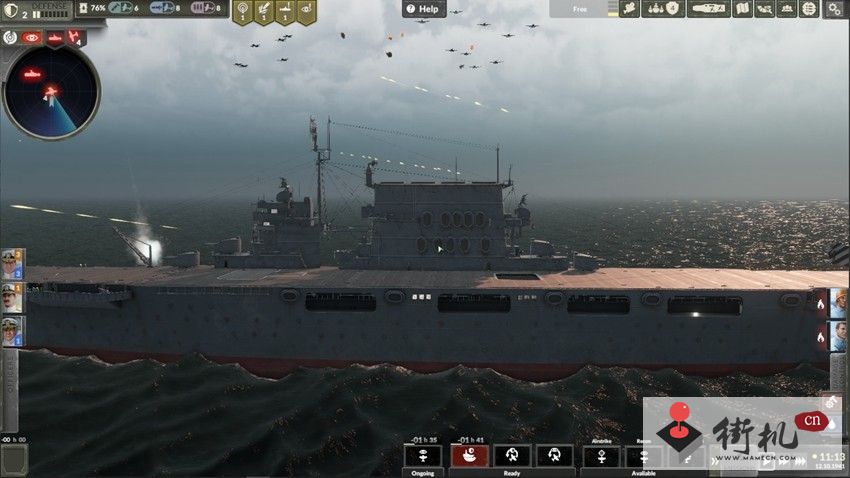The image size is (850, 478).
Task: Open the radar badge with antenna icon
Action: click(x=242, y=11)
